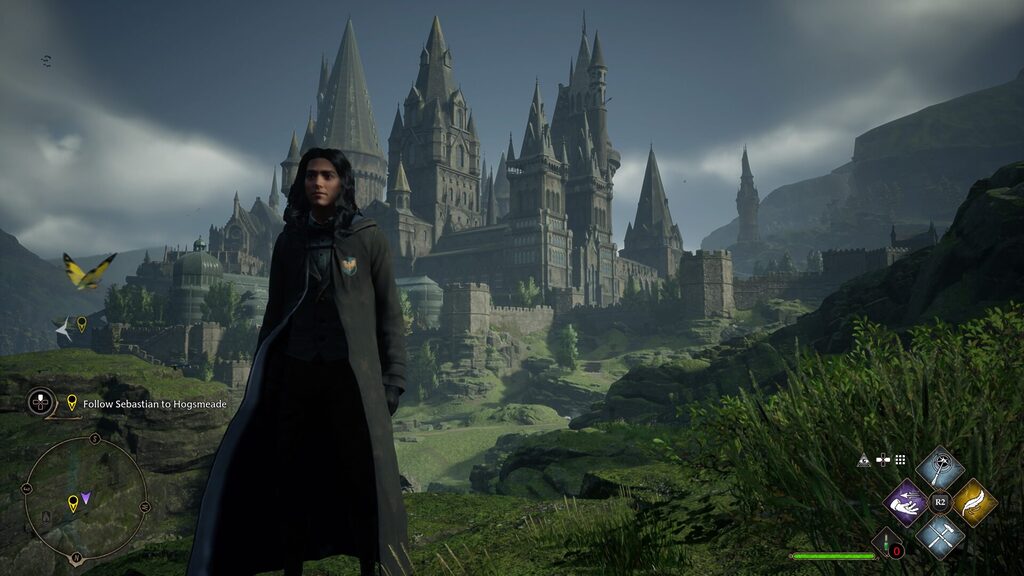Screen dimensions: 1024x576
Task: Click the eye-in-triangle icon above the spells
Action: [x=864, y=460]
